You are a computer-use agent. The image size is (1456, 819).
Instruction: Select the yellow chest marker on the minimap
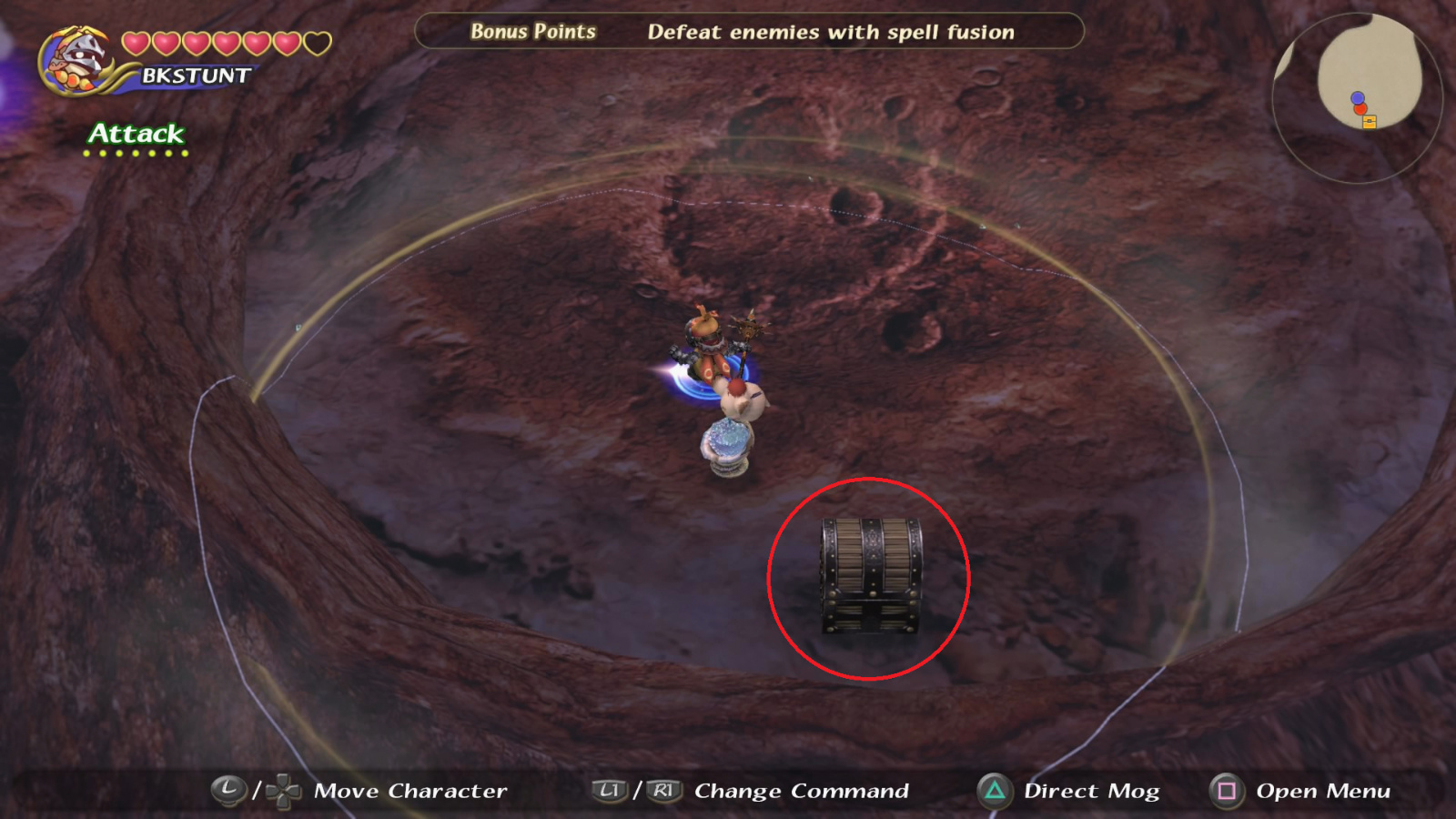click(1369, 122)
